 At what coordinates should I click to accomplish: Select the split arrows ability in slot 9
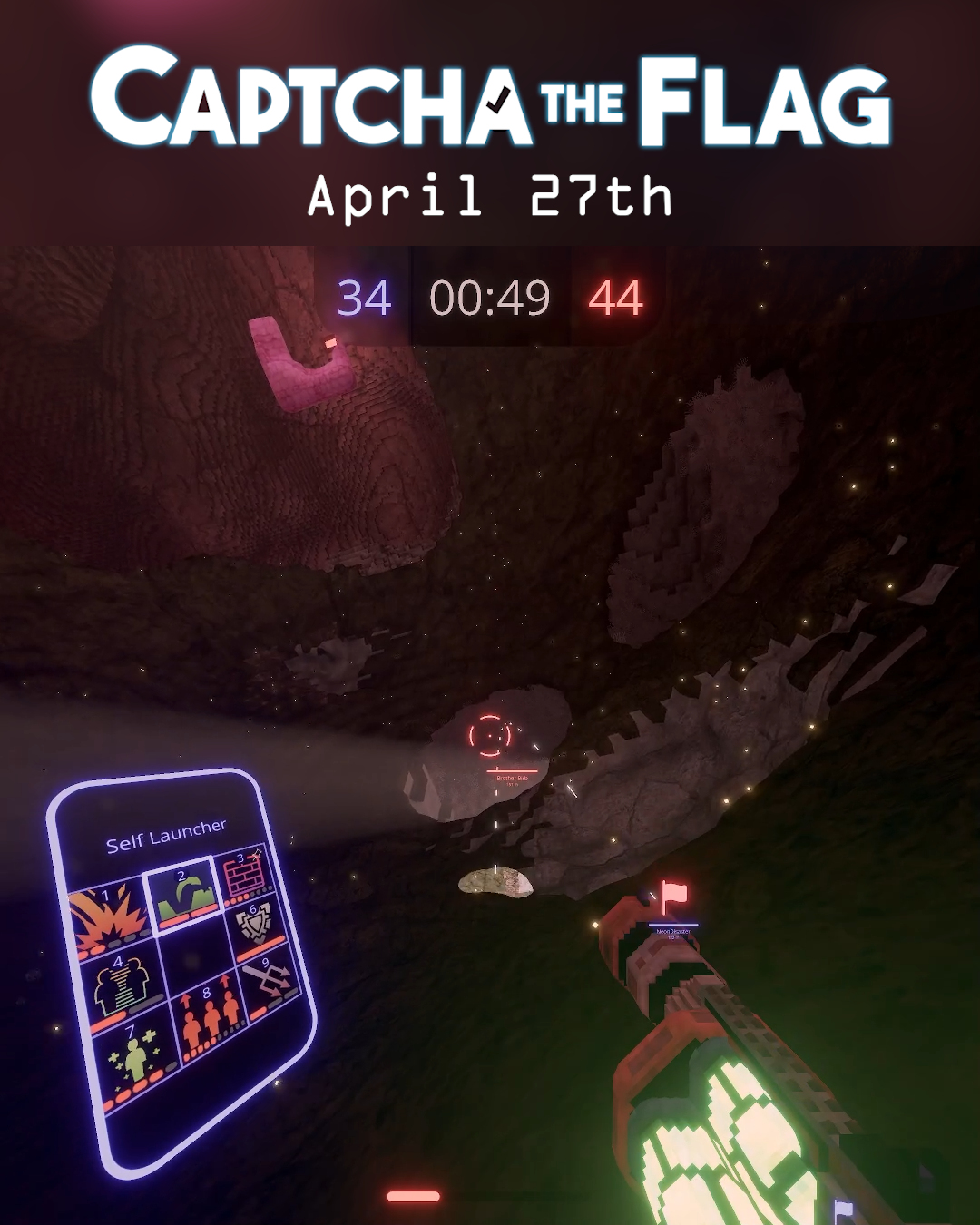[x=269, y=981]
